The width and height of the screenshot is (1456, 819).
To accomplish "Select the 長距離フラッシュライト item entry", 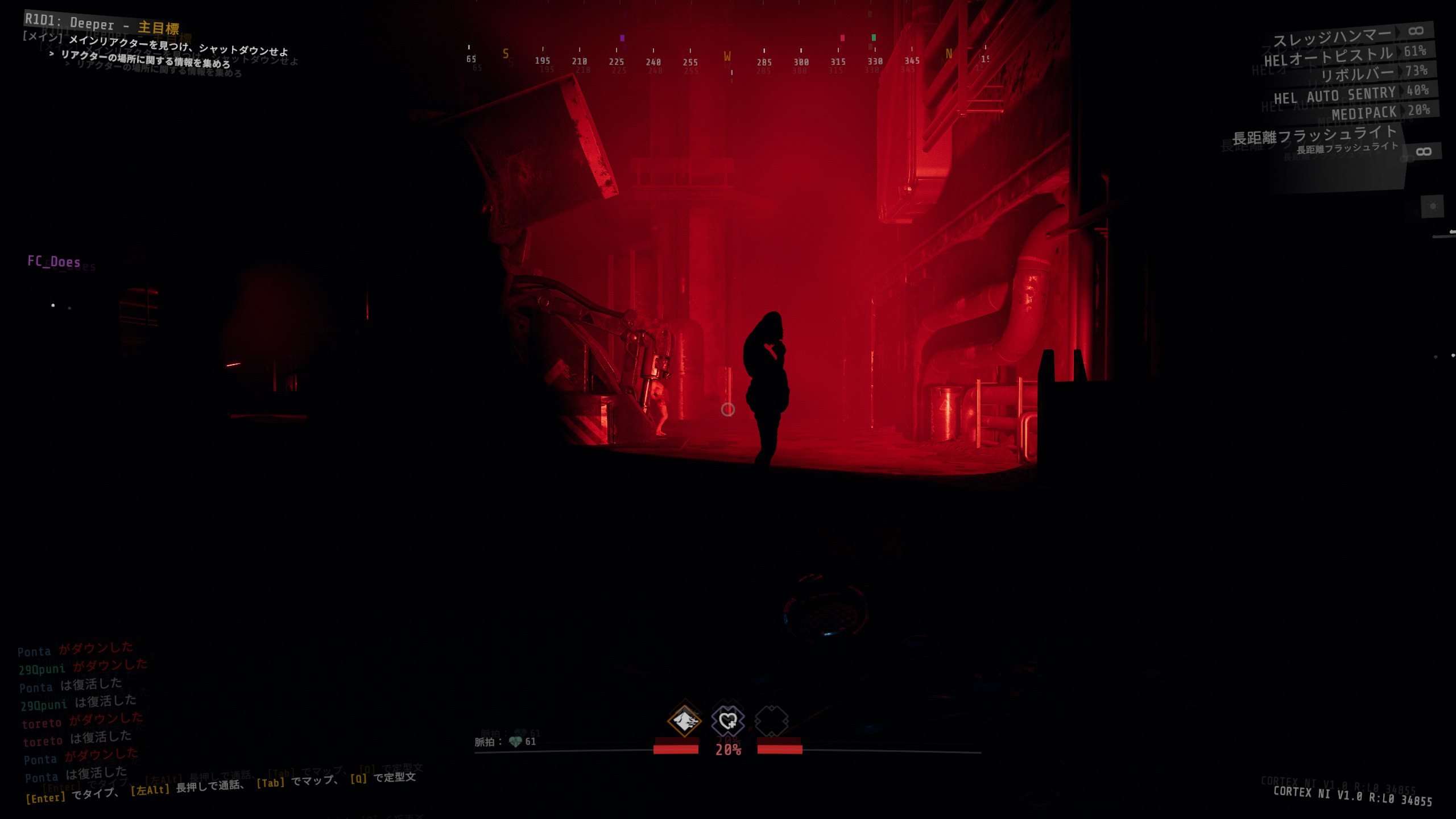I will click(x=1314, y=136).
